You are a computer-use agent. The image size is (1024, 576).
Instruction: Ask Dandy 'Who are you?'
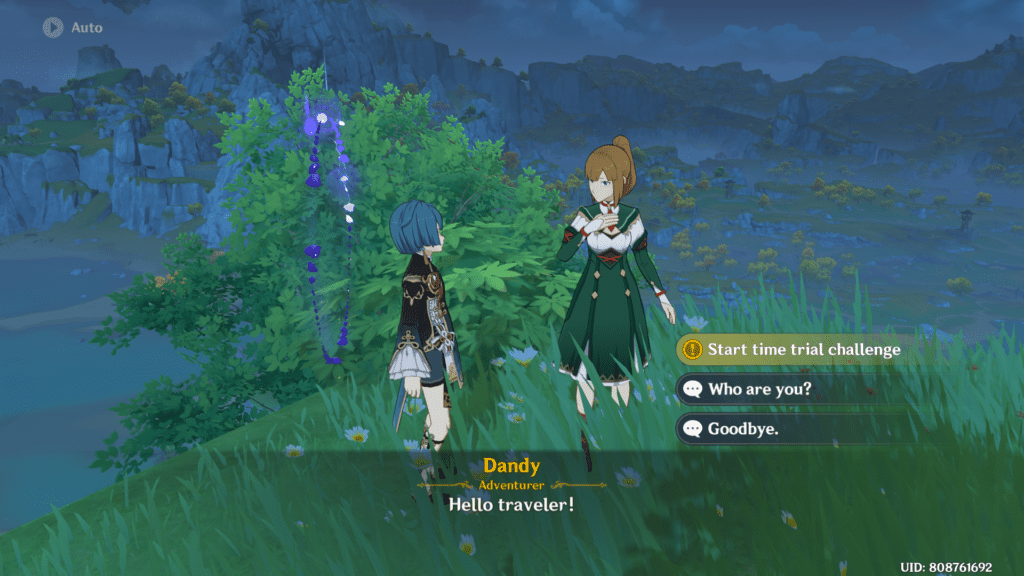[x=758, y=389]
